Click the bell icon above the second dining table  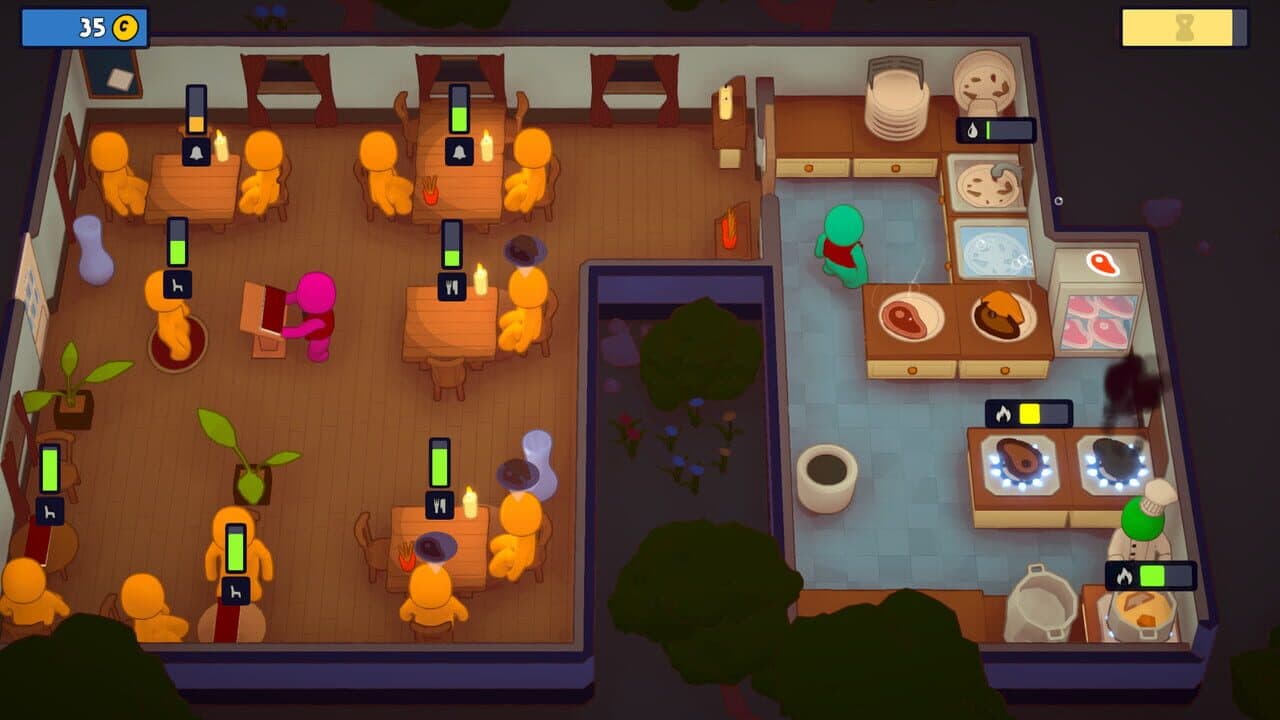[x=460, y=151]
